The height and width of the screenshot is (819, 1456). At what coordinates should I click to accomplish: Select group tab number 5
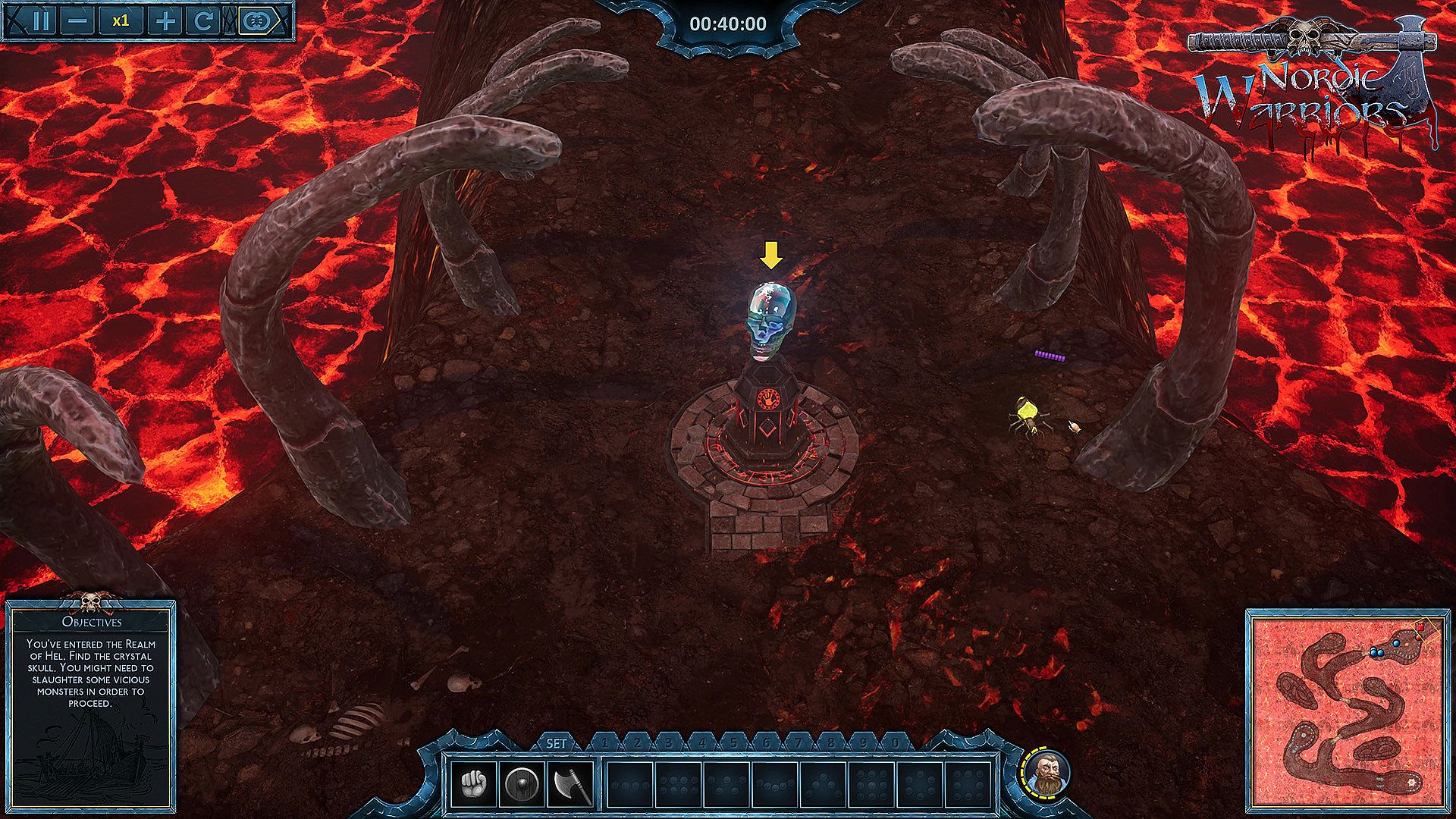coord(734,743)
